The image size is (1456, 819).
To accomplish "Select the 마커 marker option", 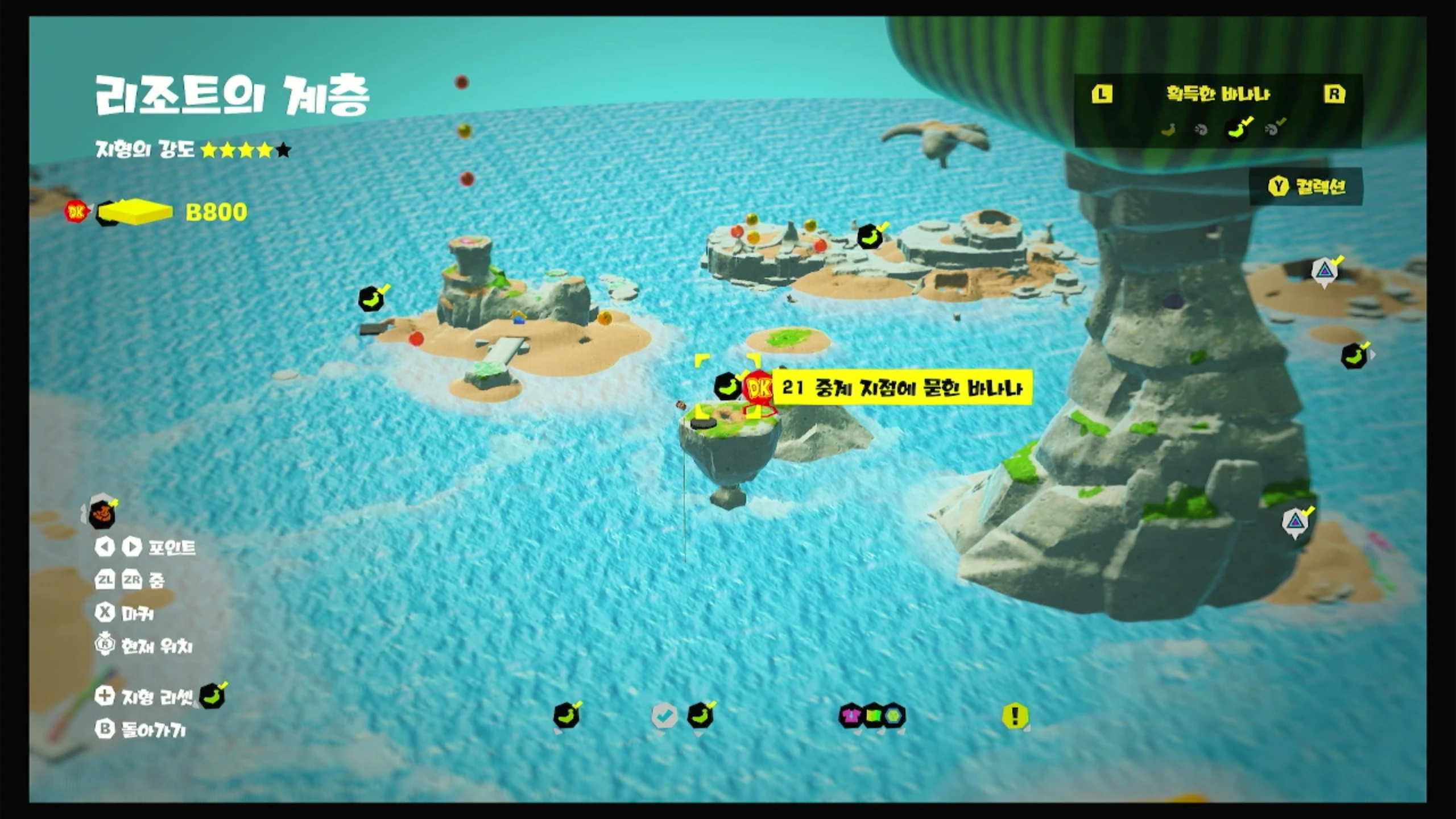I will [125, 613].
